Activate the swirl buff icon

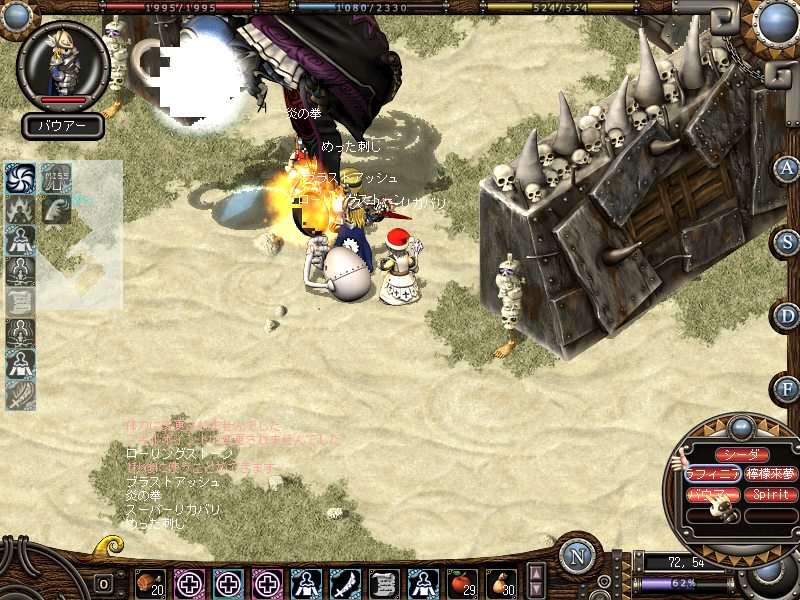coord(21,178)
